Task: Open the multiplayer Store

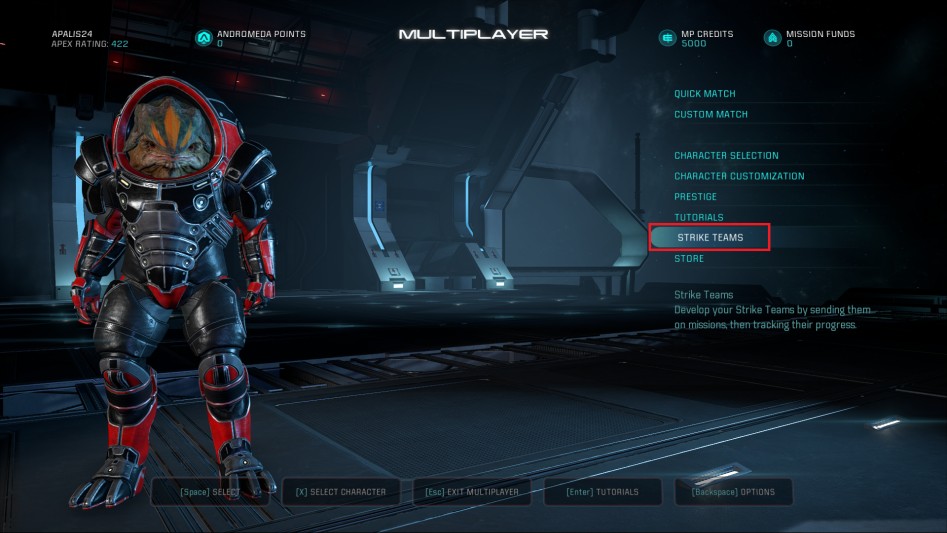Action: click(689, 259)
